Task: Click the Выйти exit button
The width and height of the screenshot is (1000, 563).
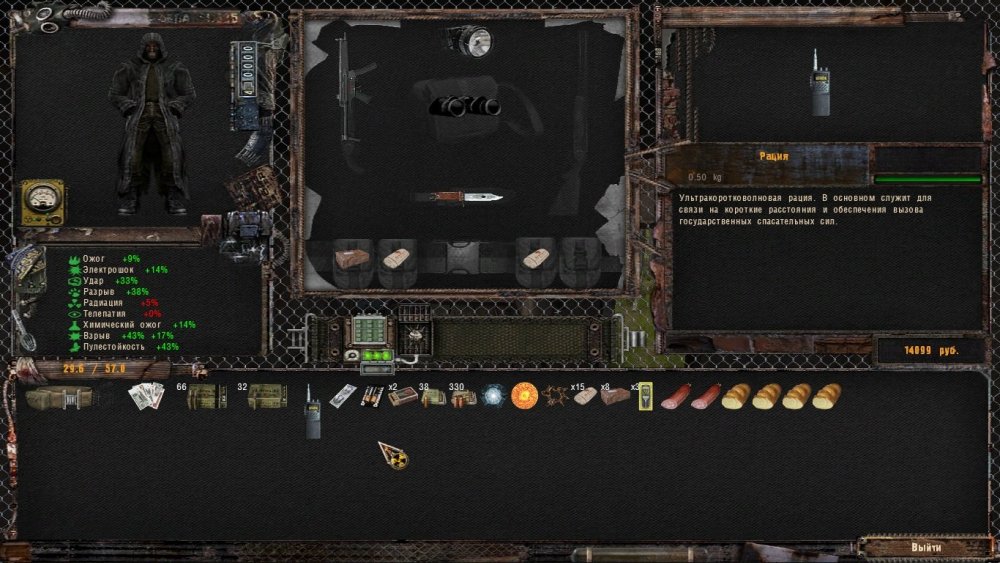Action: pos(925,548)
